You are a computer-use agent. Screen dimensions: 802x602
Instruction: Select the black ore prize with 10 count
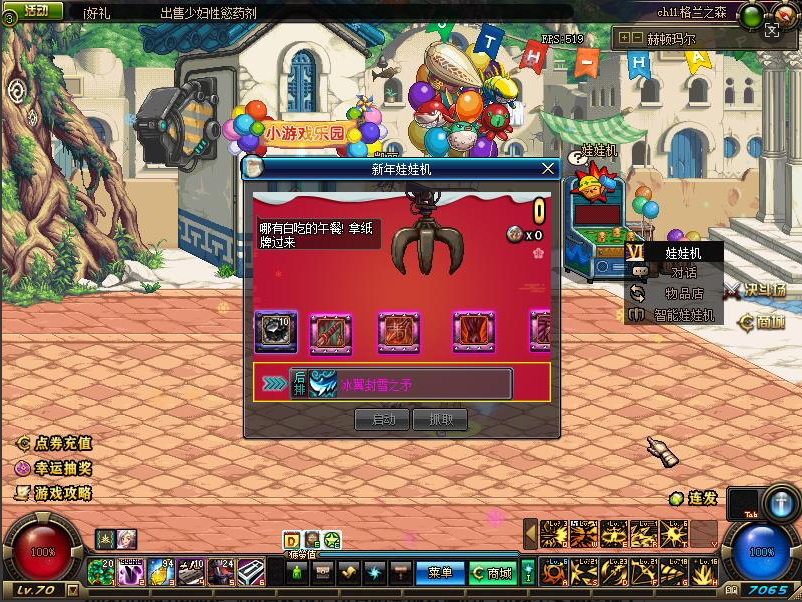pos(276,331)
